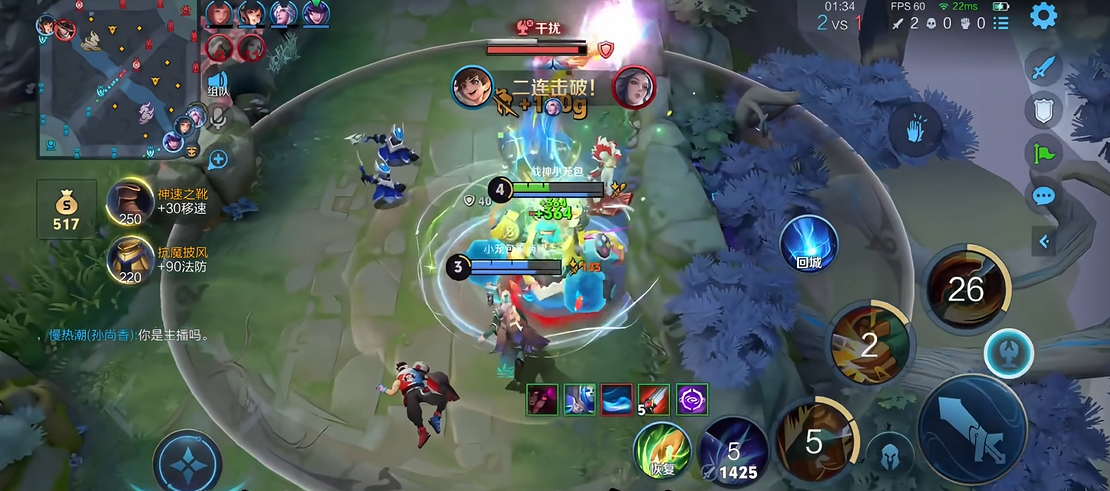This screenshot has height=491, width=1110.
Task: Send the sword attack signal
Action: (1044, 68)
